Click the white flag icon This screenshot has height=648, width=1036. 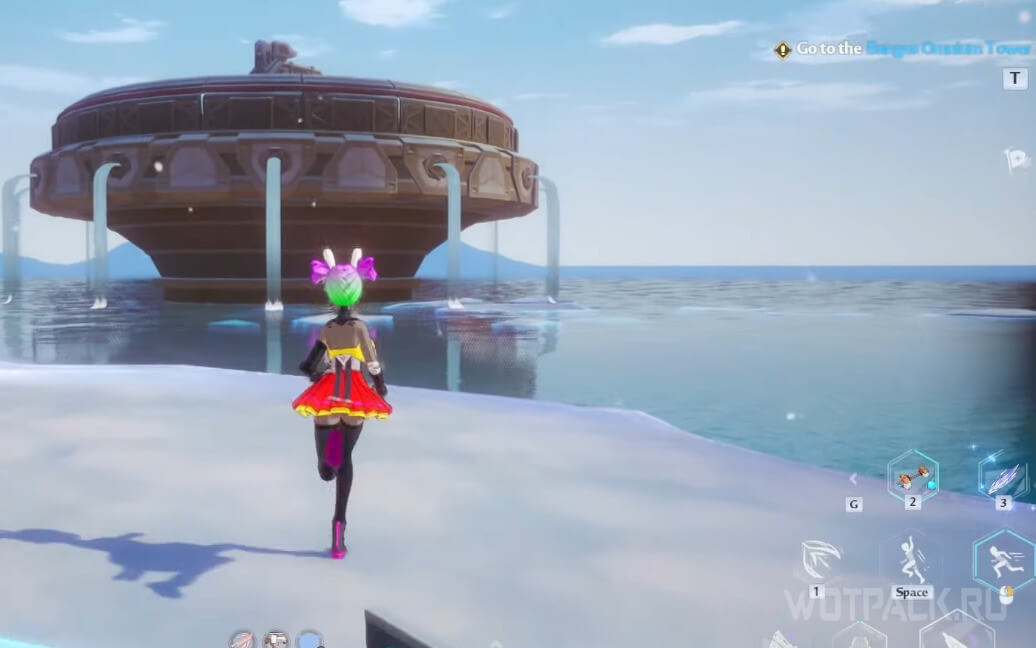coord(1015,159)
